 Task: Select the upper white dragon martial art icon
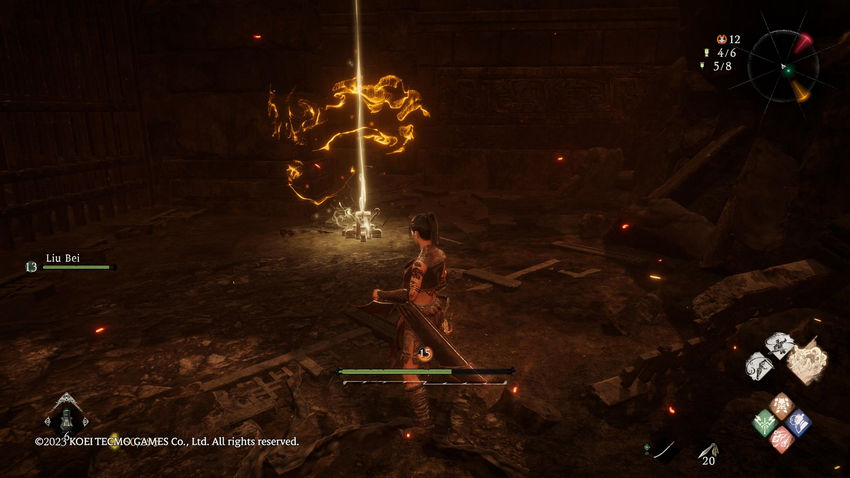[x=779, y=345]
